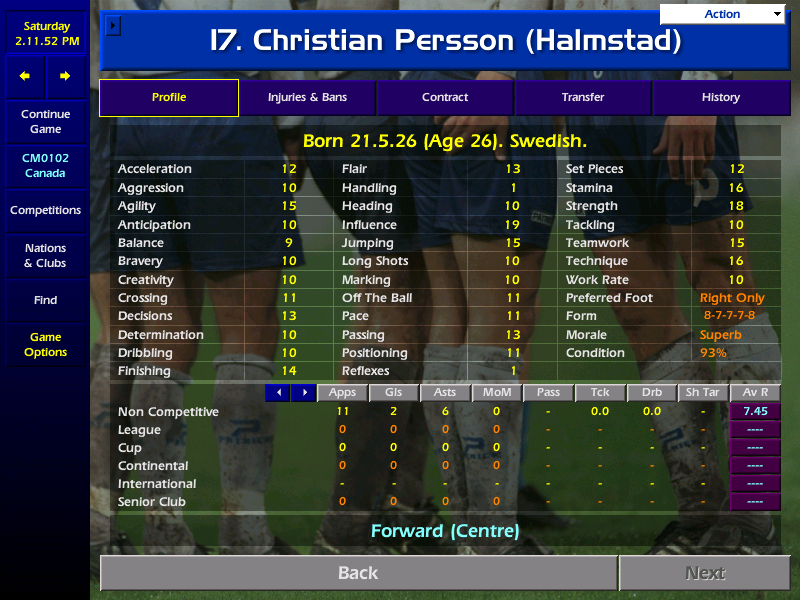800x600 pixels.
Task: Go Back to the previous screen
Action: (x=358, y=573)
